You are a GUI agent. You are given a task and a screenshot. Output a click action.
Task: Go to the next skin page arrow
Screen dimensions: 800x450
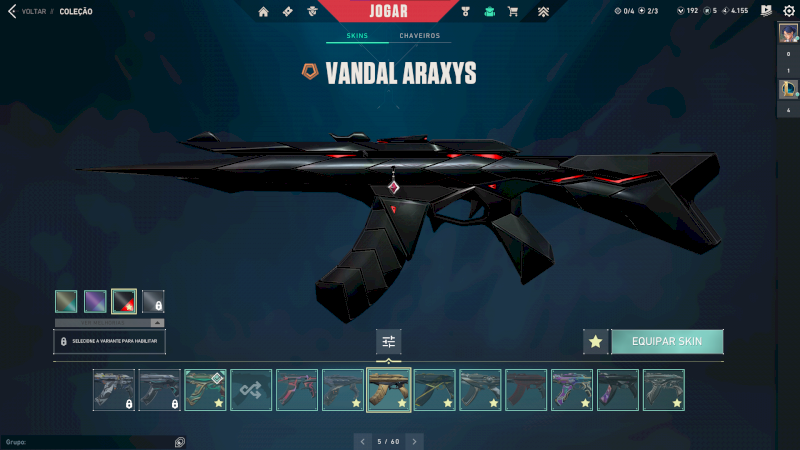[x=415, y=441]
